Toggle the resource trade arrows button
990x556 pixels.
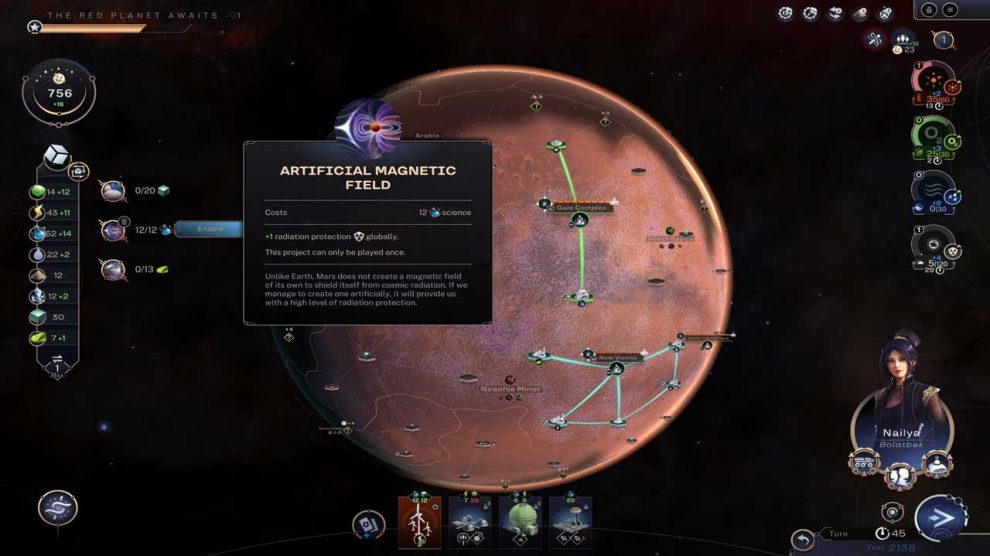[57, 364]
